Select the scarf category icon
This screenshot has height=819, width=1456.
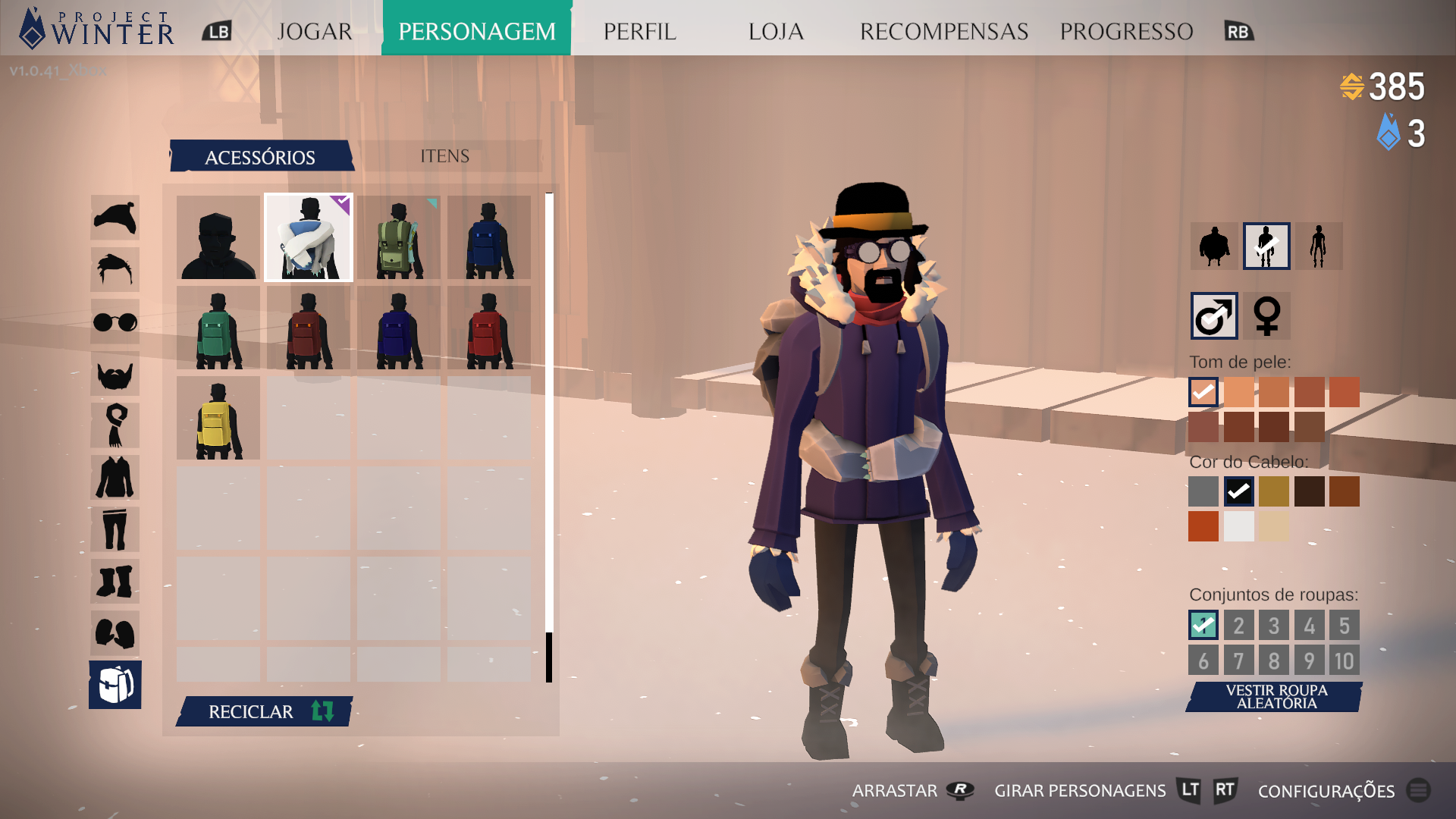pos(115,424)
